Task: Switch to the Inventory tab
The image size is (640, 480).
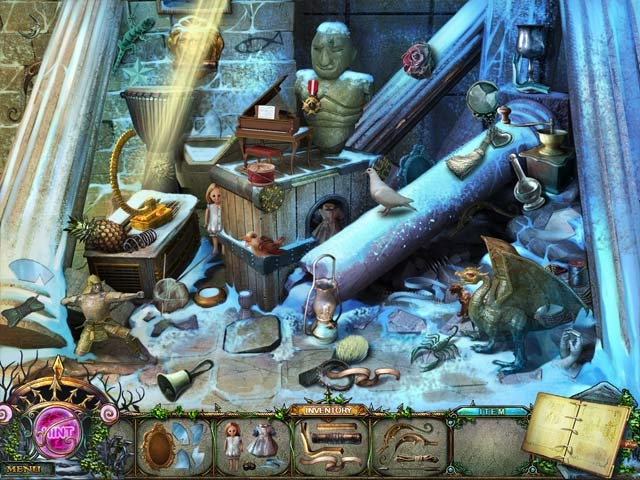Action: [328, 410]
